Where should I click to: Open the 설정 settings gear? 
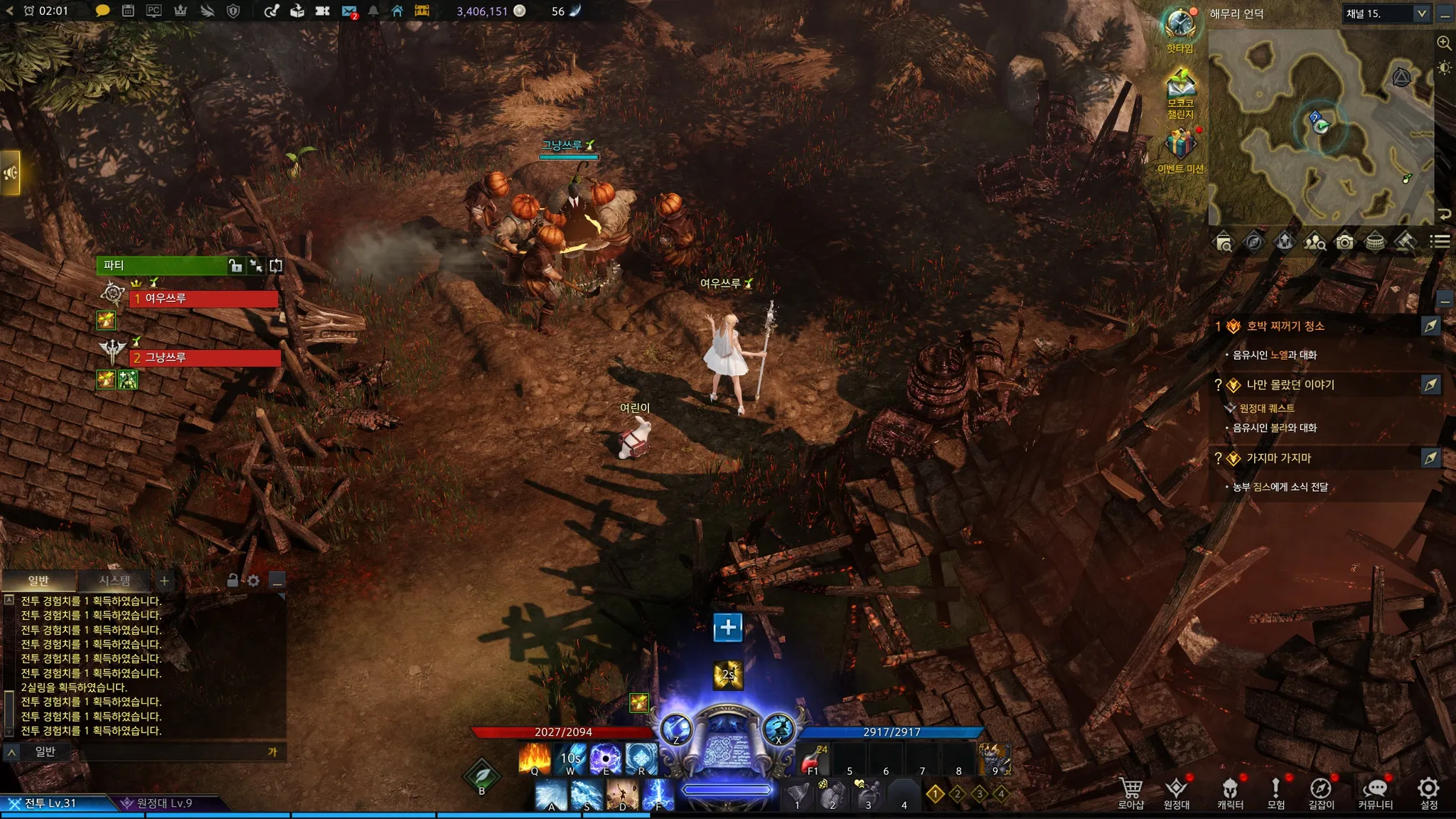[x=1429, y=793]
